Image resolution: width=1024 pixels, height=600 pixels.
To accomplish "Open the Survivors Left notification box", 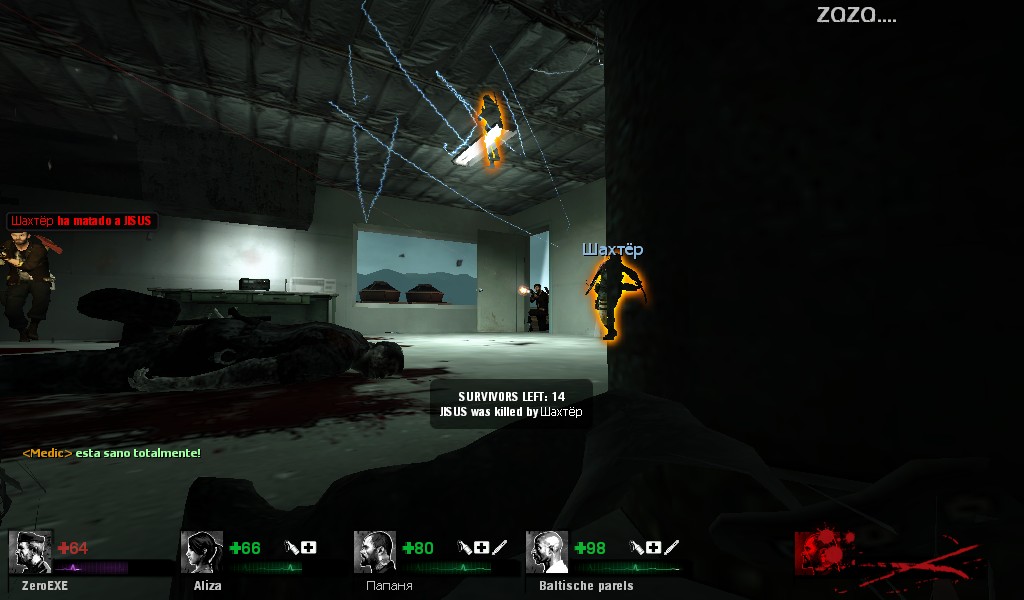I will 511,404.
